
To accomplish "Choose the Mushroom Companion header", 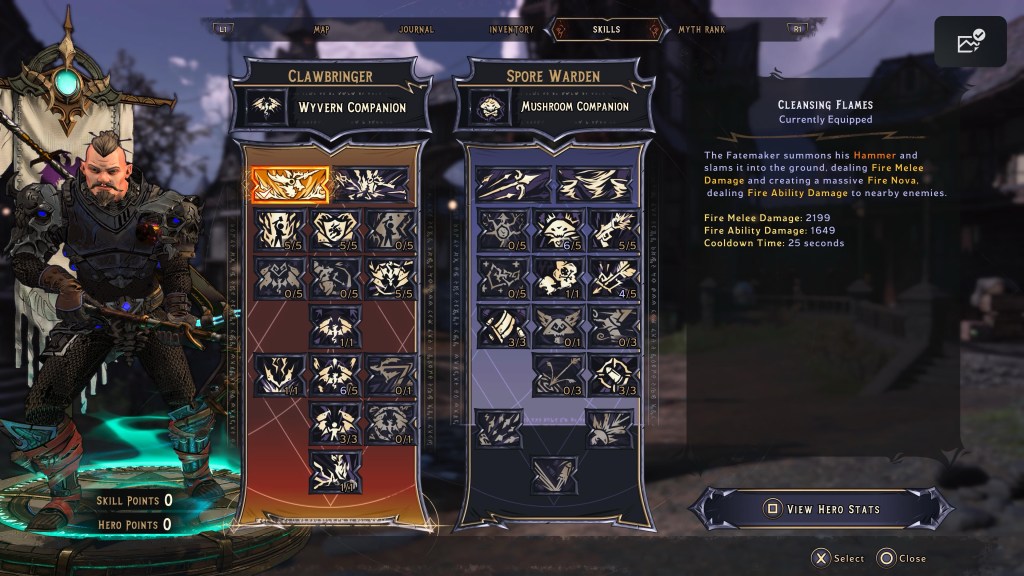I will pos(557,107).
